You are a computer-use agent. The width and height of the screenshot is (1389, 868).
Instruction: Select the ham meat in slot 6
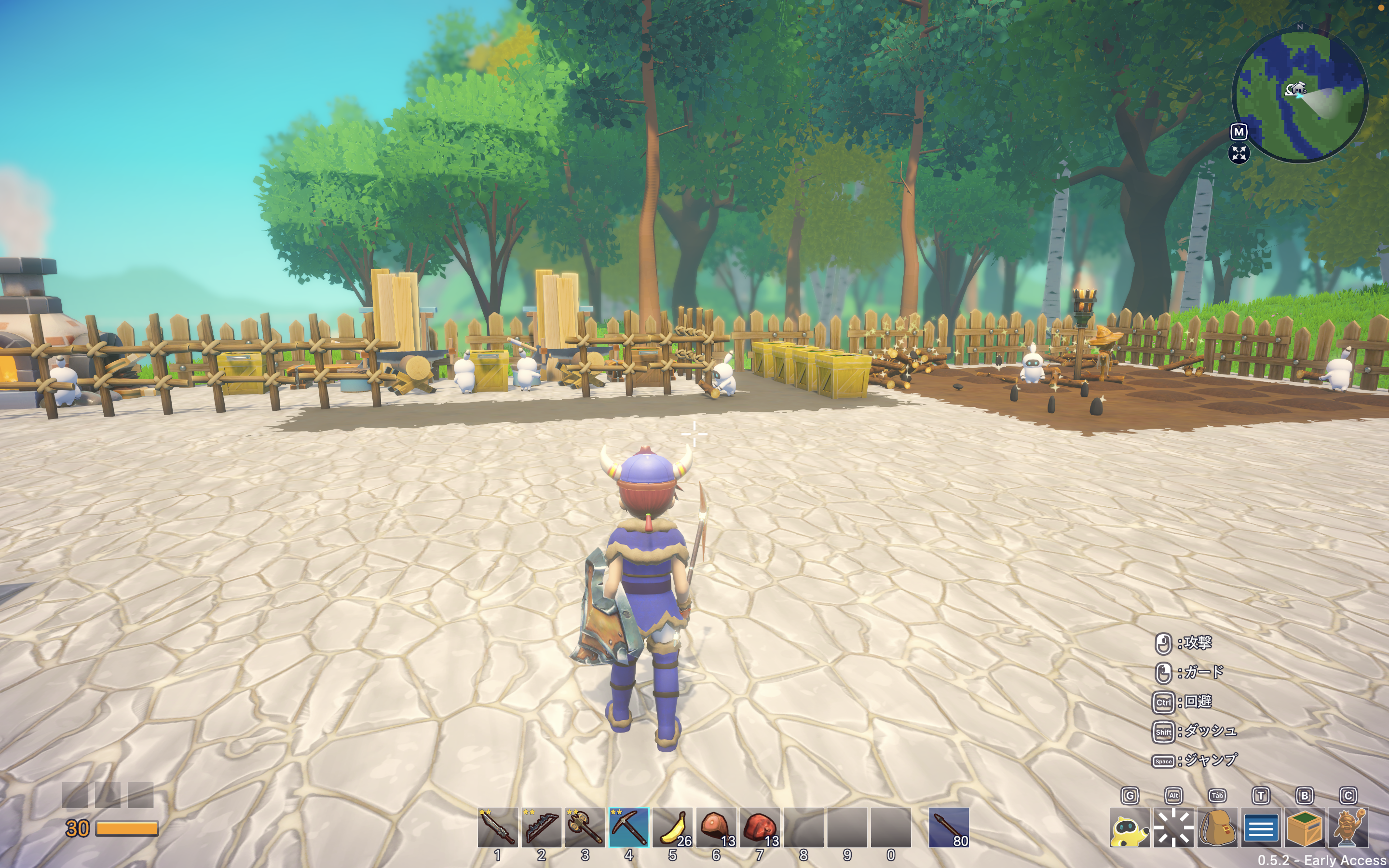point(716,827)
